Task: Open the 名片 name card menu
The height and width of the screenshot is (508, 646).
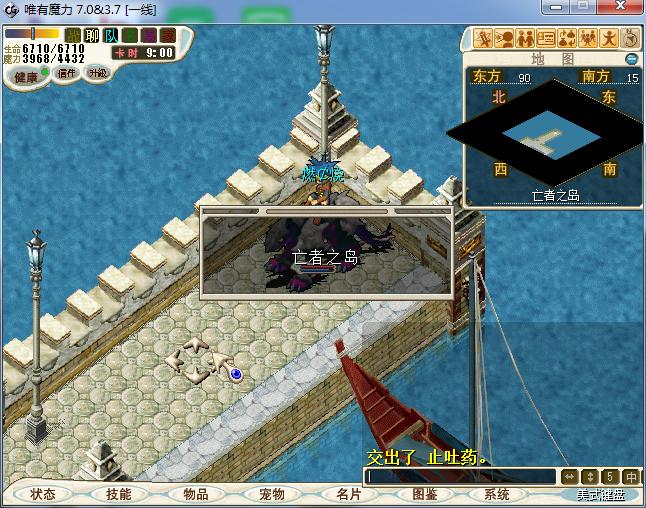Action: [x=348, y=494]
